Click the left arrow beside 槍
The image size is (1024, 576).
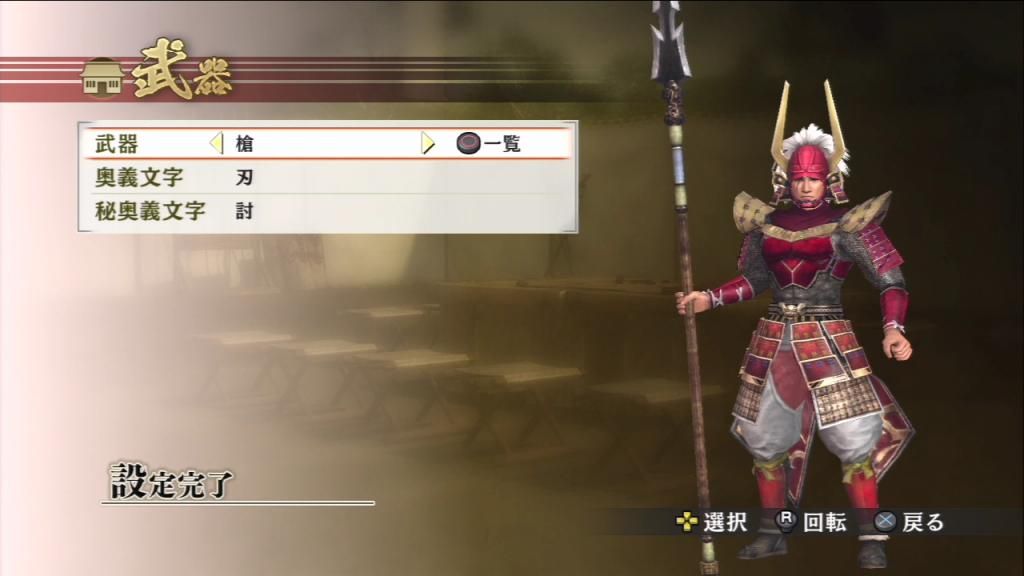(x=216, y=143)
